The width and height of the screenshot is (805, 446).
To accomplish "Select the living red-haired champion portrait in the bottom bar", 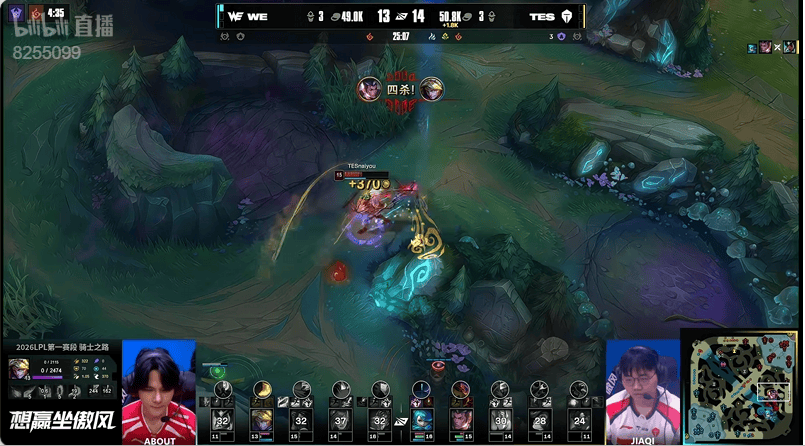I will (461, 421).
